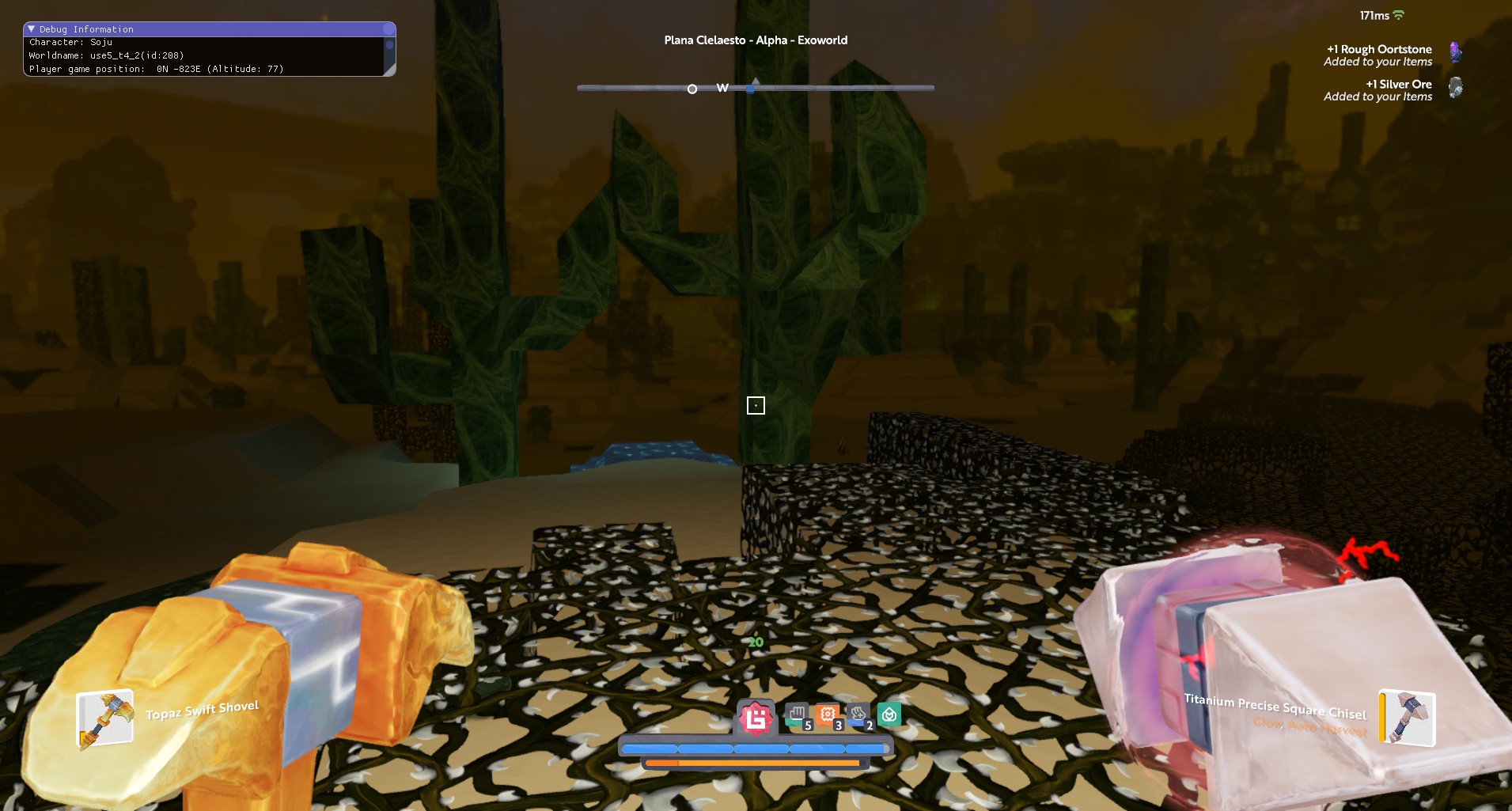The image size is (1512, 811).
Task: Collapse the Debug Information panel arrow
Action: click(x=32, y=29)
